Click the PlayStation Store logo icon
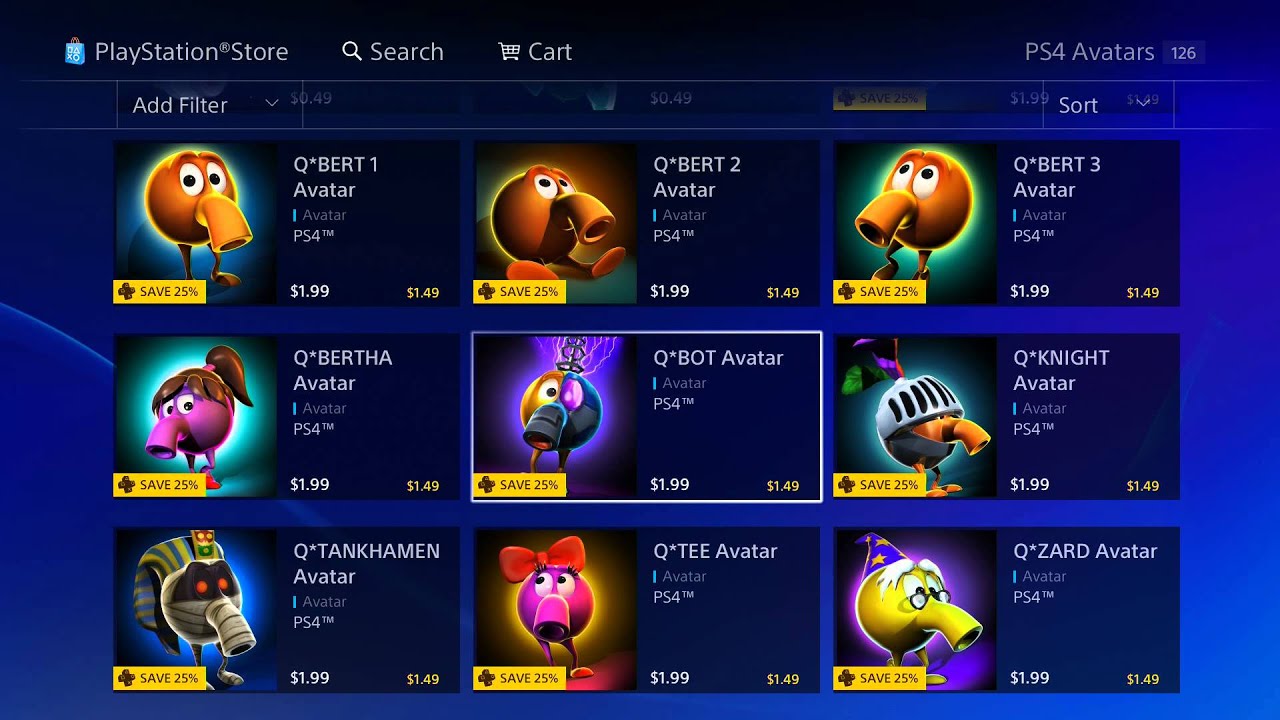This screenshot has width=1280, height=720. 76,50
